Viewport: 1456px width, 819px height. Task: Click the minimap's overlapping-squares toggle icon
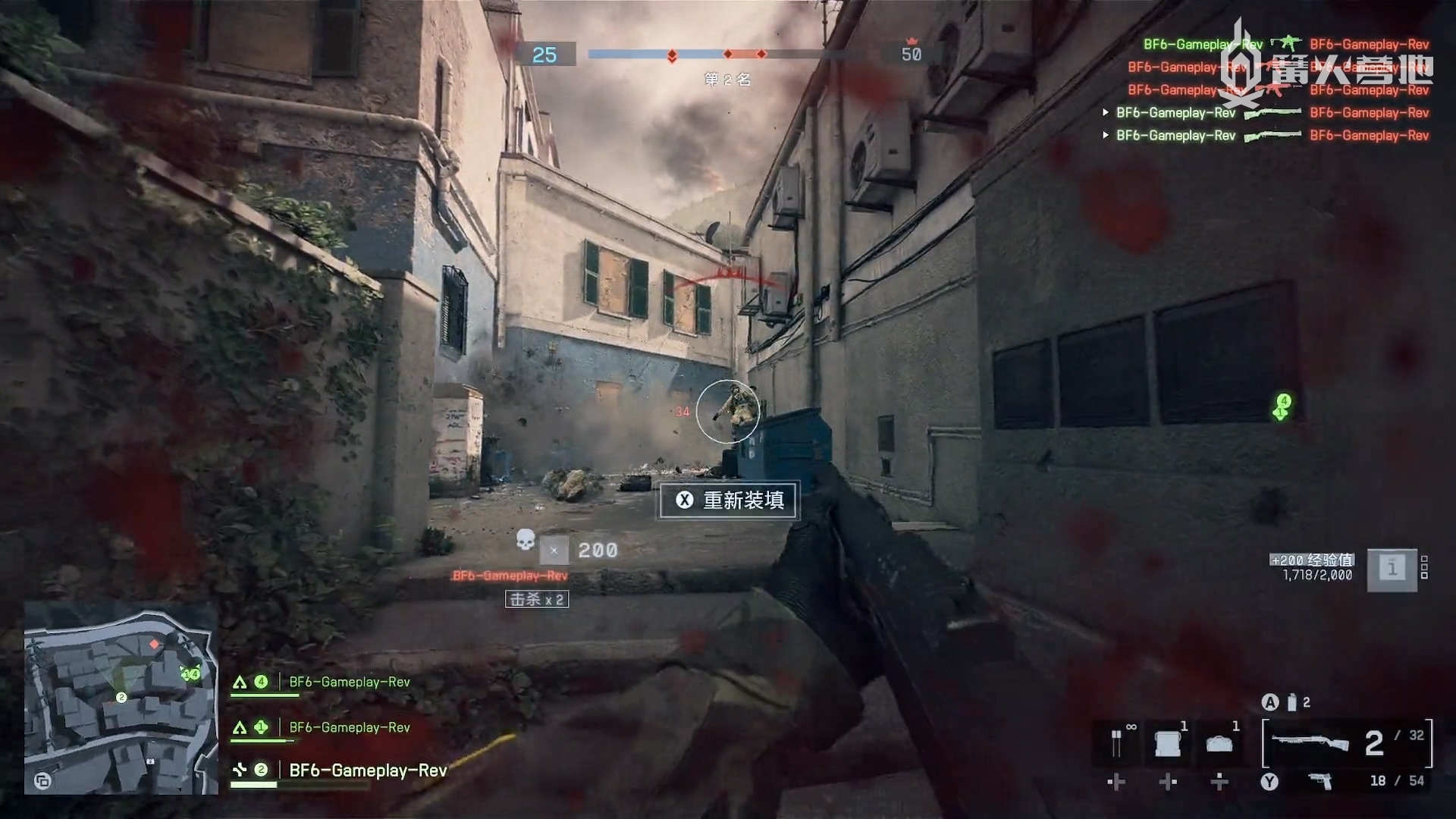tap(42, 780)
